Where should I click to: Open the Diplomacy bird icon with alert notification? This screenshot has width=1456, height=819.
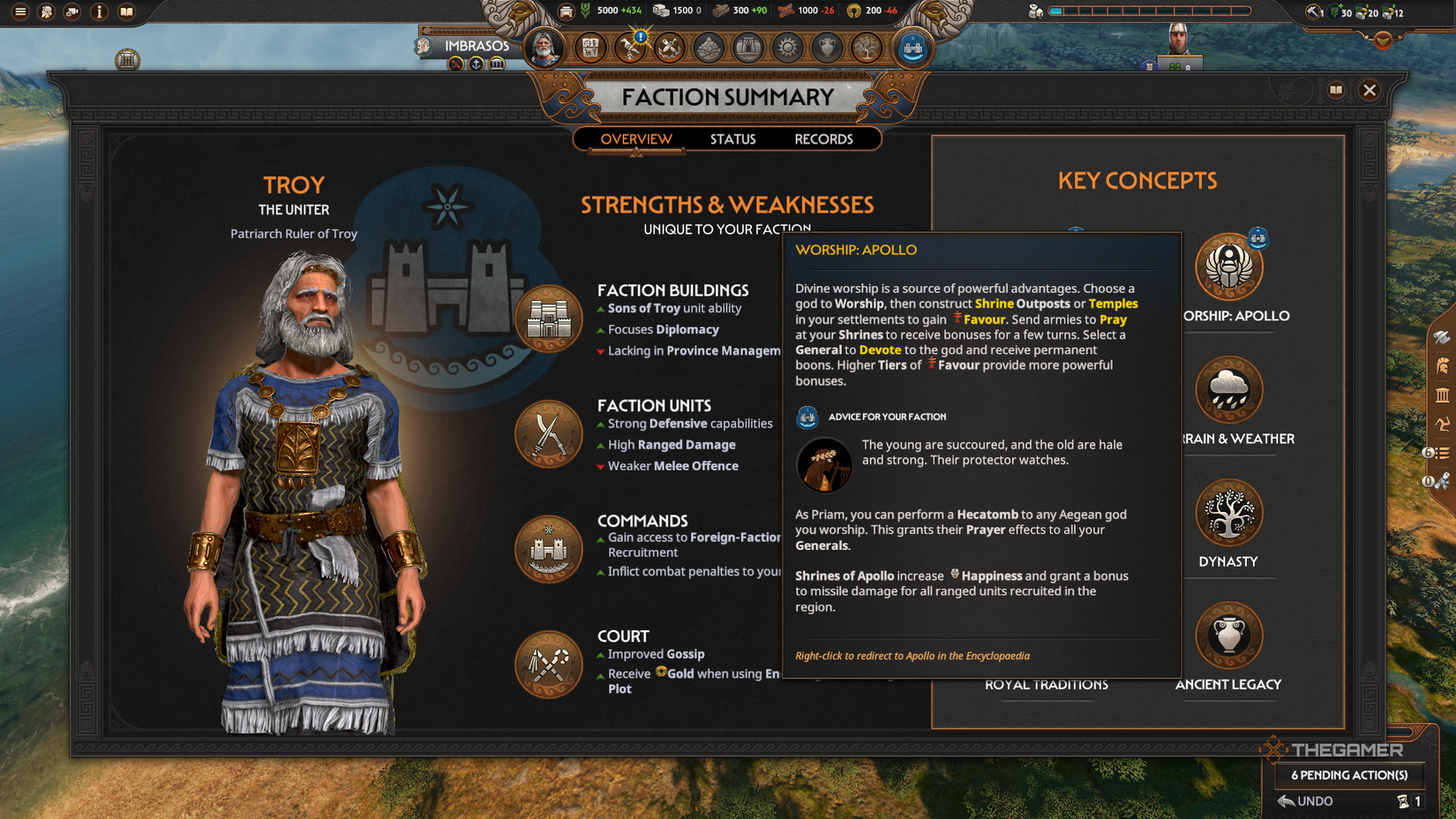click(630, 49)
